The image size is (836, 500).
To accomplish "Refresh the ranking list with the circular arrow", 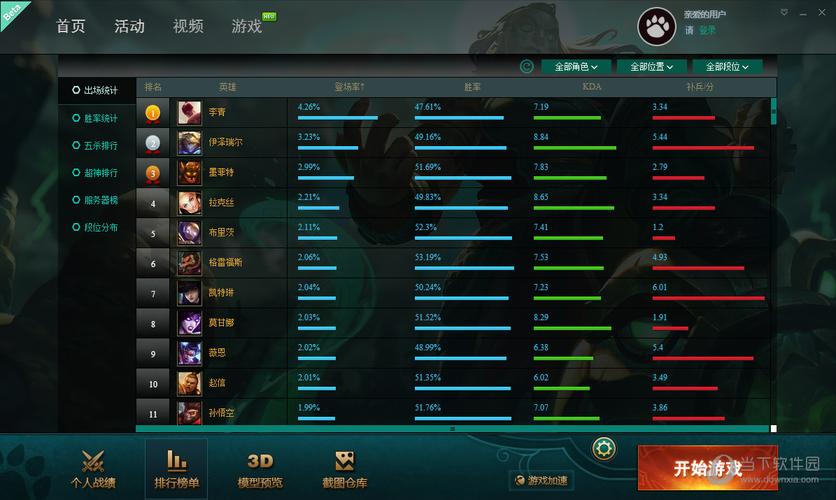I will 527,67.
